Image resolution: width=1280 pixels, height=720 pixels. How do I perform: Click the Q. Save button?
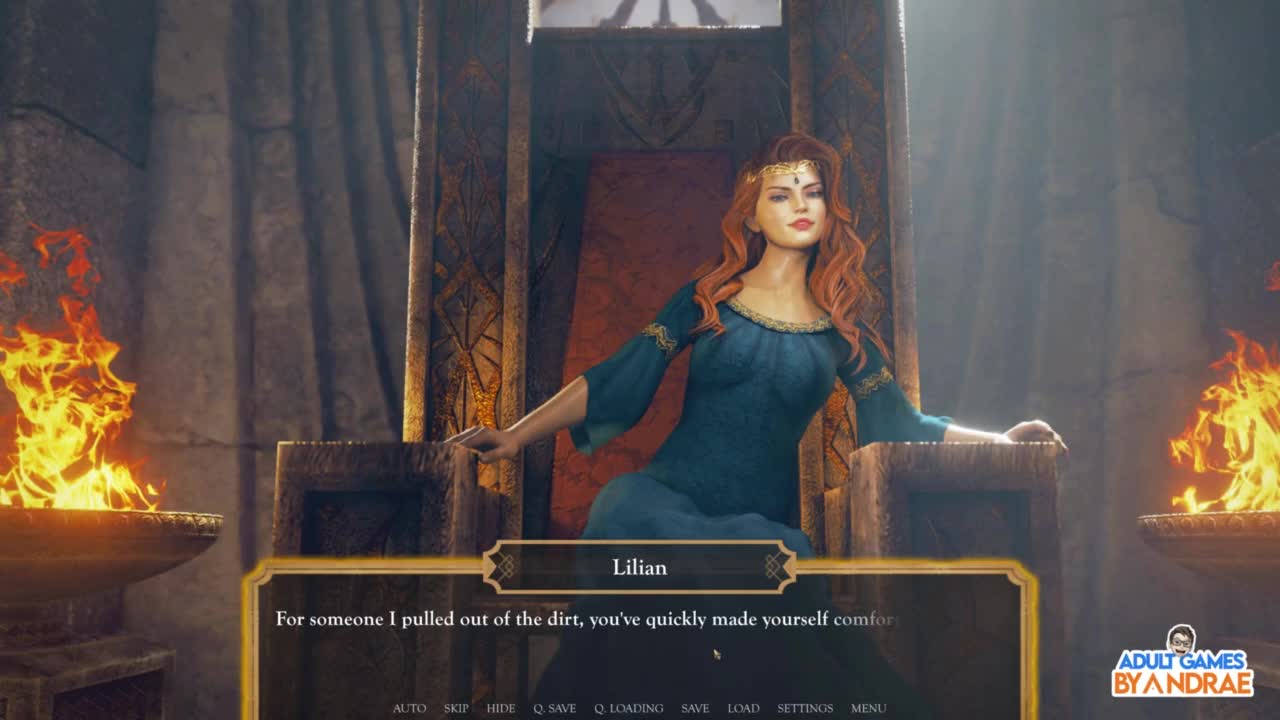(x=554, y=708)
